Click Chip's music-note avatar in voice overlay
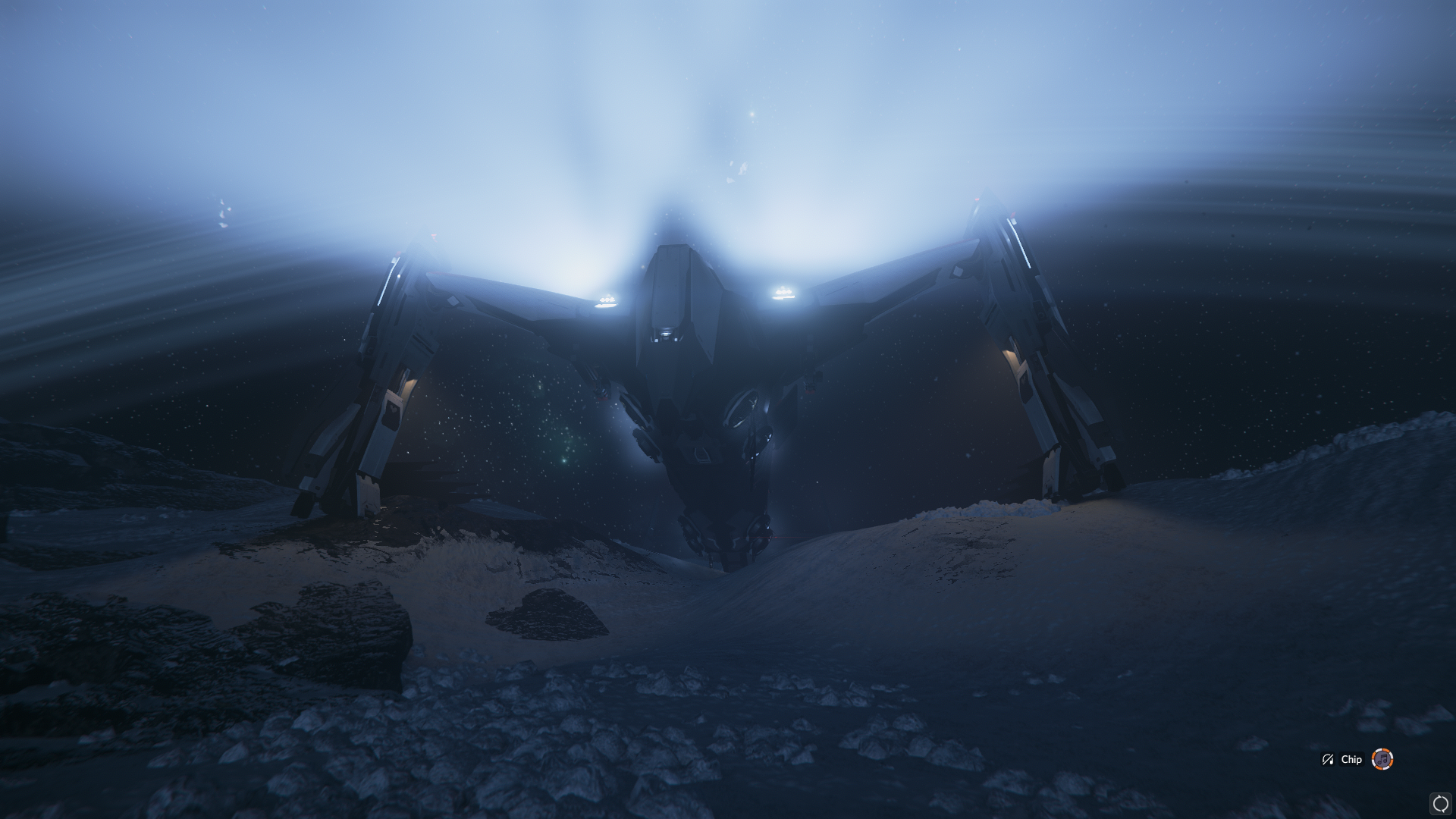1456x819 pixels. [1382, 759]
